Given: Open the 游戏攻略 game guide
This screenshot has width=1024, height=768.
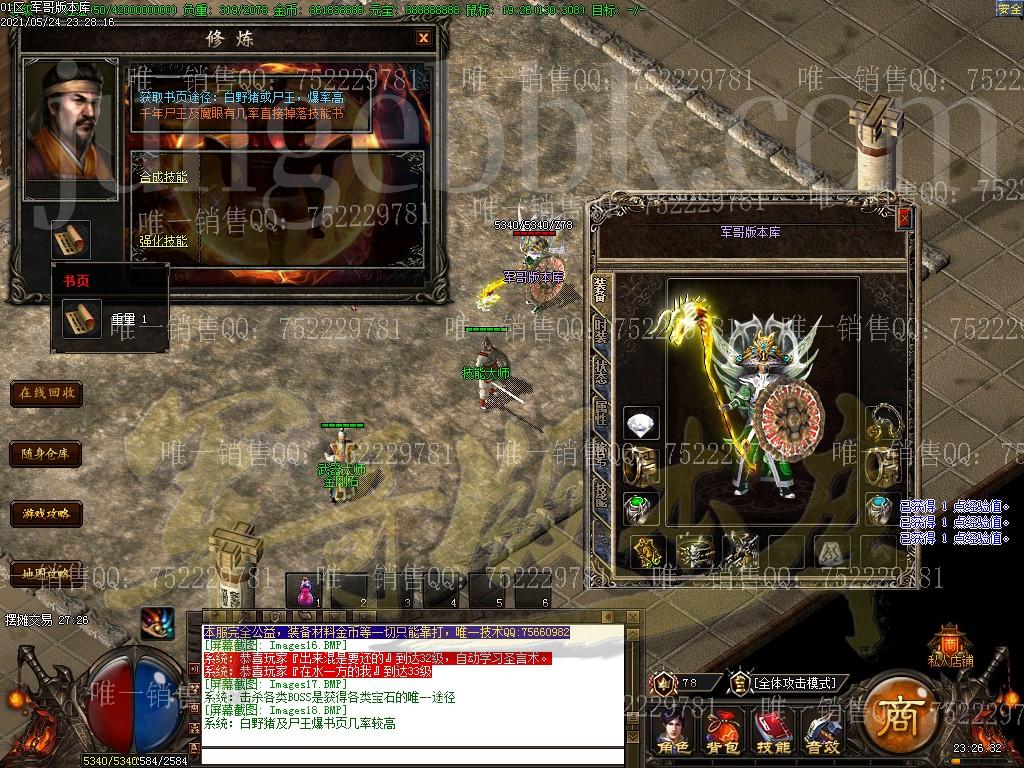Looking at the screenshot, I should [x=47, y=515].
